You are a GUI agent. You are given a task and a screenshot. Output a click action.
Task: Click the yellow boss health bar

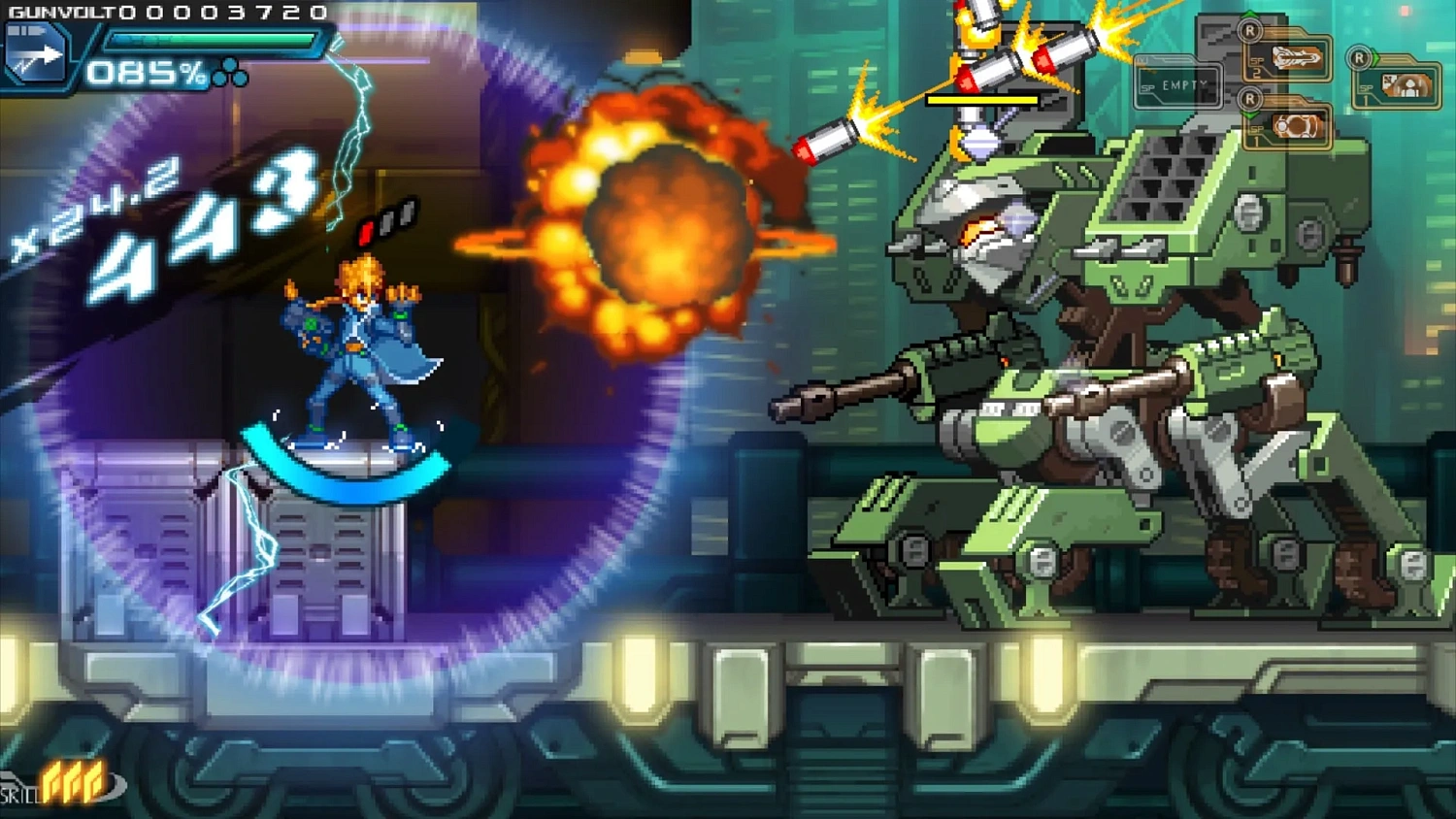982,100
